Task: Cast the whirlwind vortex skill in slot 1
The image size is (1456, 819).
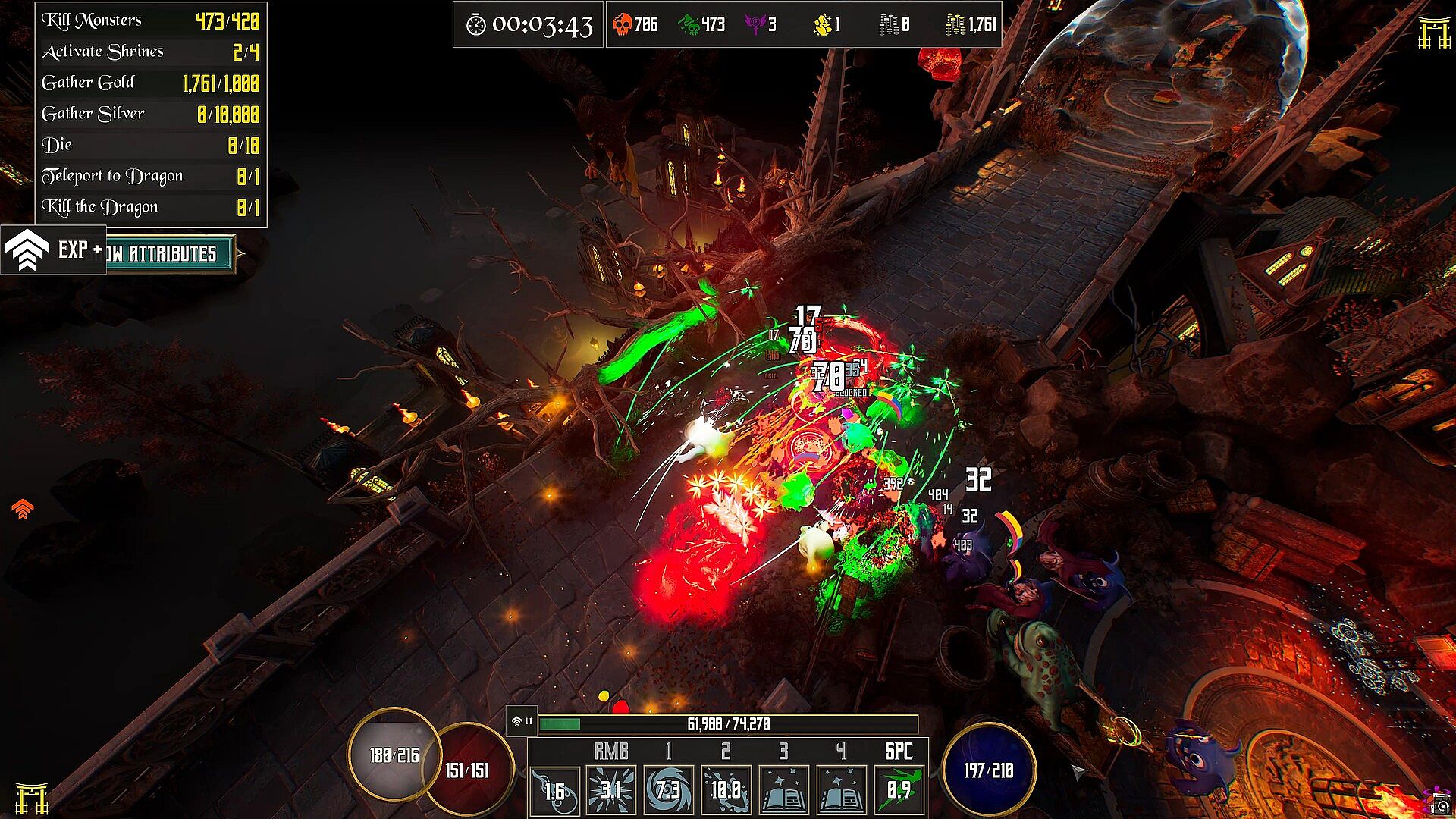Action: [668, 791]
